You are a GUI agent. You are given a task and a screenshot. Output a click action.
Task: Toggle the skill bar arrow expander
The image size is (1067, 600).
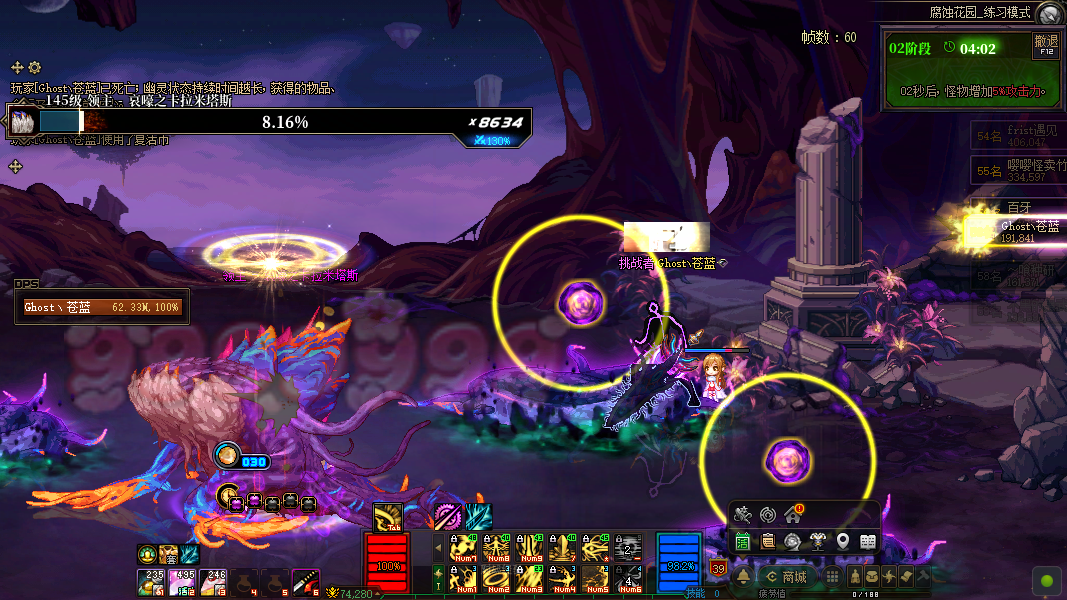pyautogui.click(x=437, y=547)
